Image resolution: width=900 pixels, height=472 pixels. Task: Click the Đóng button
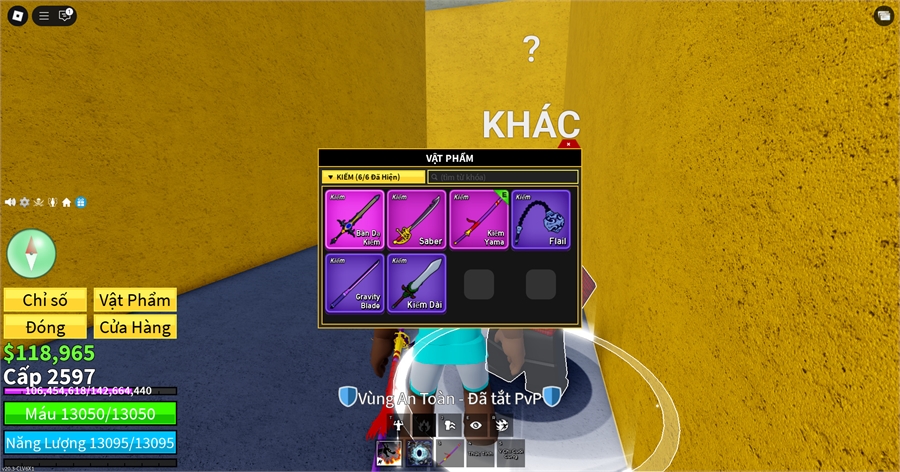(x=44, y=327)
